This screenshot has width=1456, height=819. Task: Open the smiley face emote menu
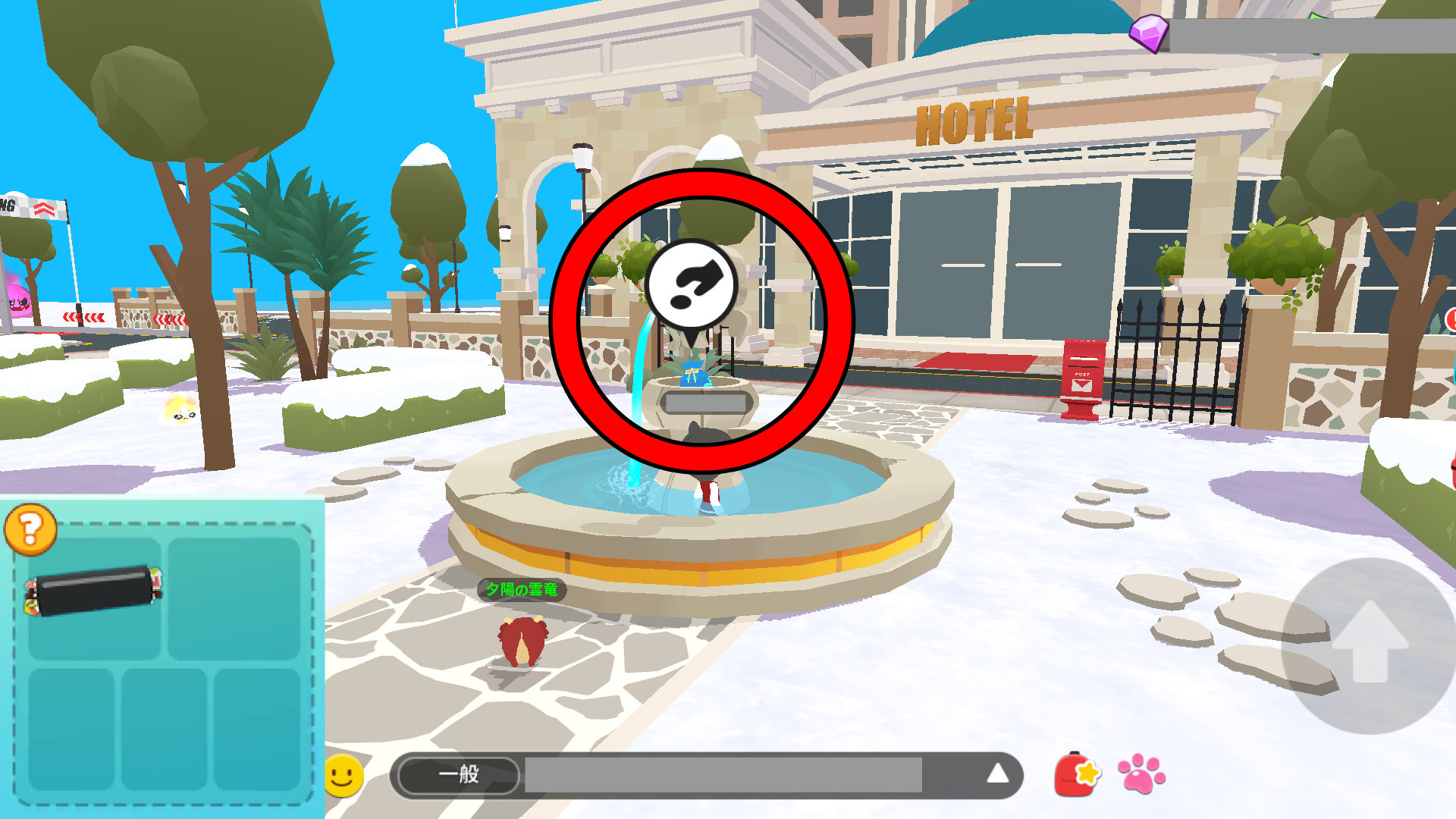344,775
